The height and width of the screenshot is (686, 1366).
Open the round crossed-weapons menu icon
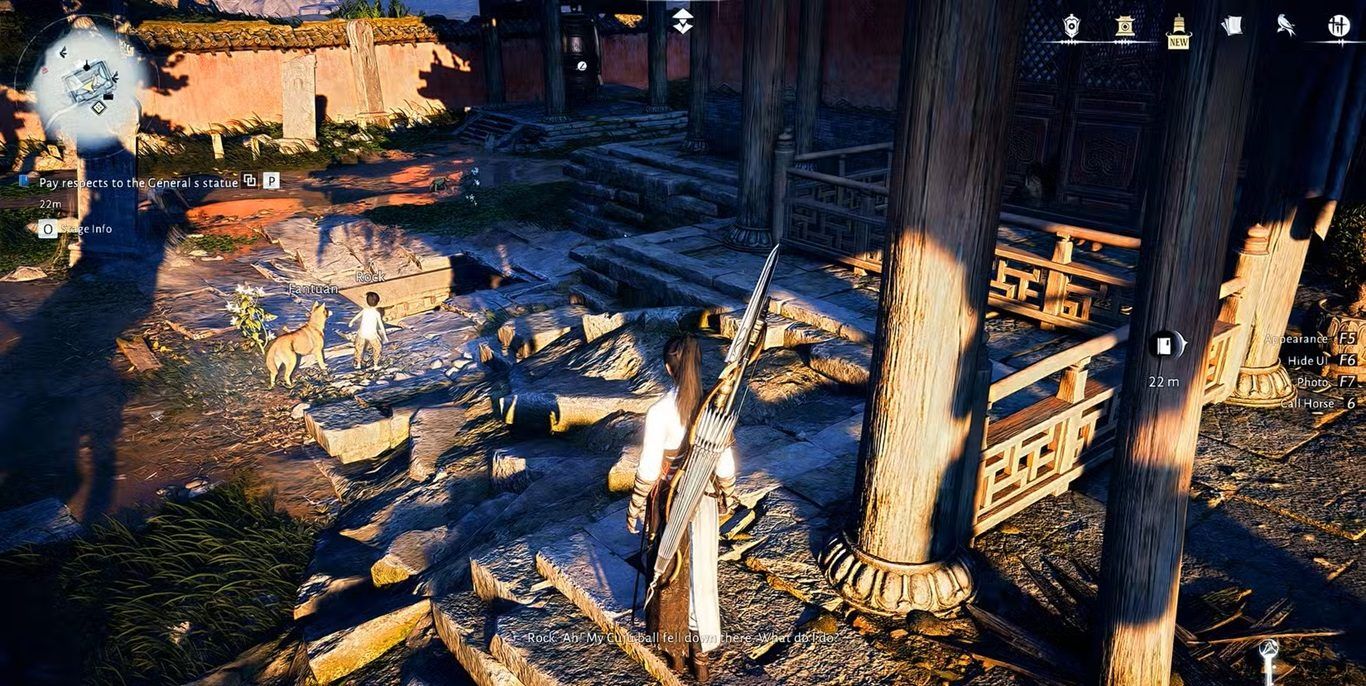(x=1339, y=26)
